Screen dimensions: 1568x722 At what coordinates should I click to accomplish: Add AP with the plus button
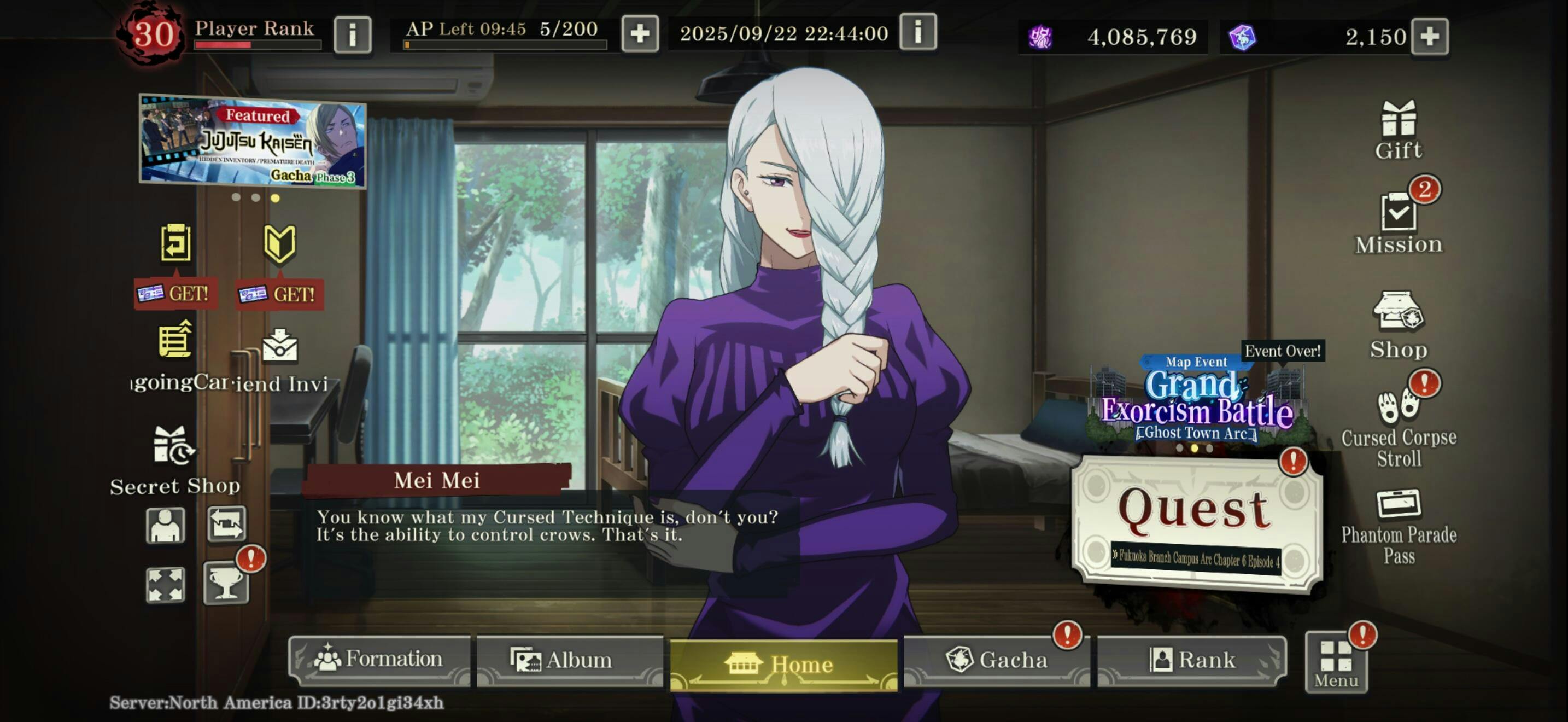coord(639,33)
